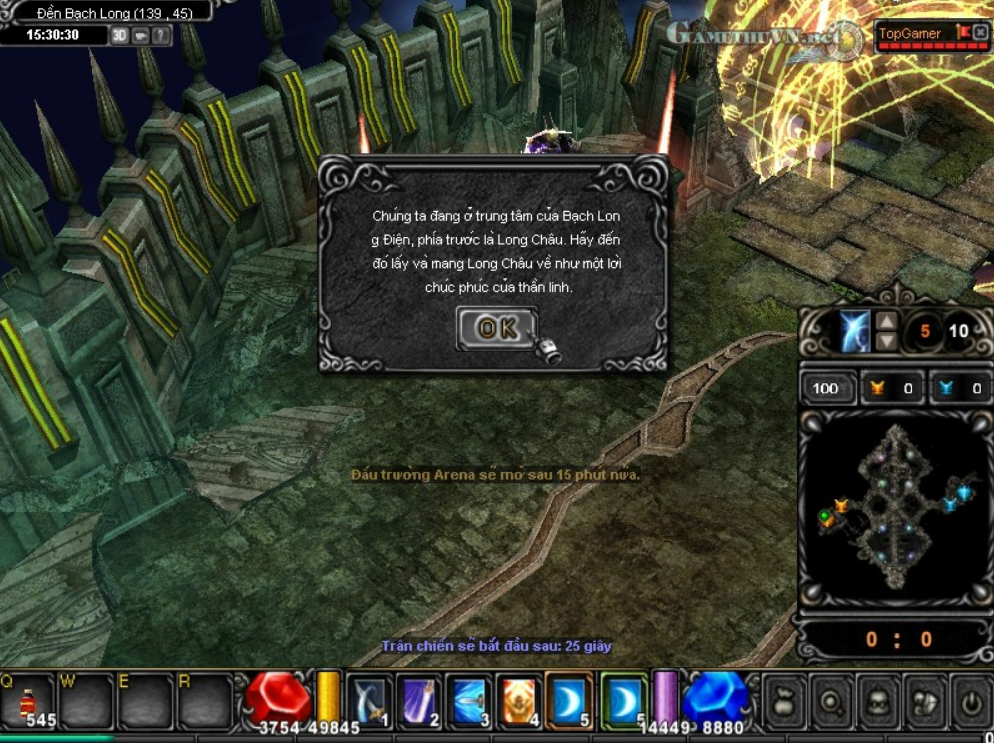Viewport: 994px width, 743px height.
Task: Activate the orange skill in slot 4
Action: coord(520,698)
